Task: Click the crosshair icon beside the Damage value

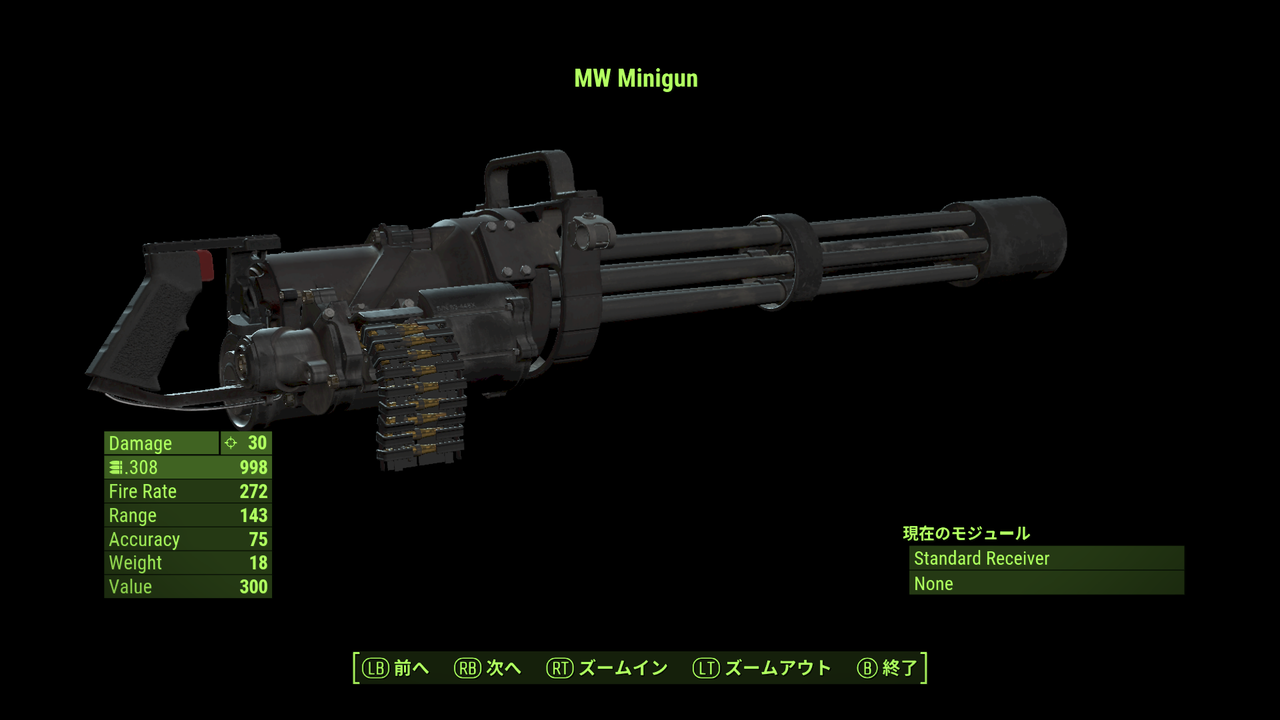Action: click(232, 443)
